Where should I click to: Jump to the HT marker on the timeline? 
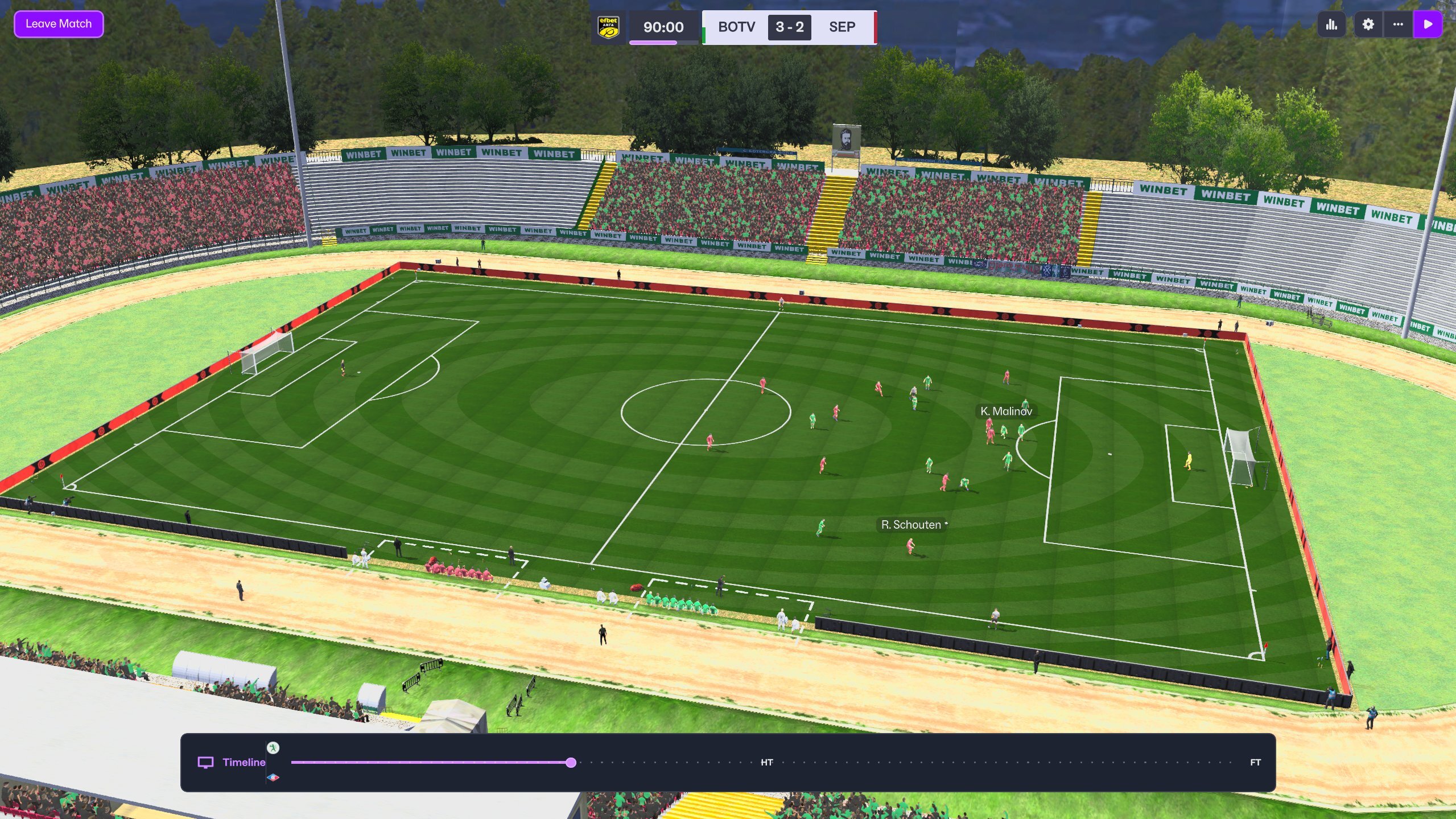(x=766, y=763)
